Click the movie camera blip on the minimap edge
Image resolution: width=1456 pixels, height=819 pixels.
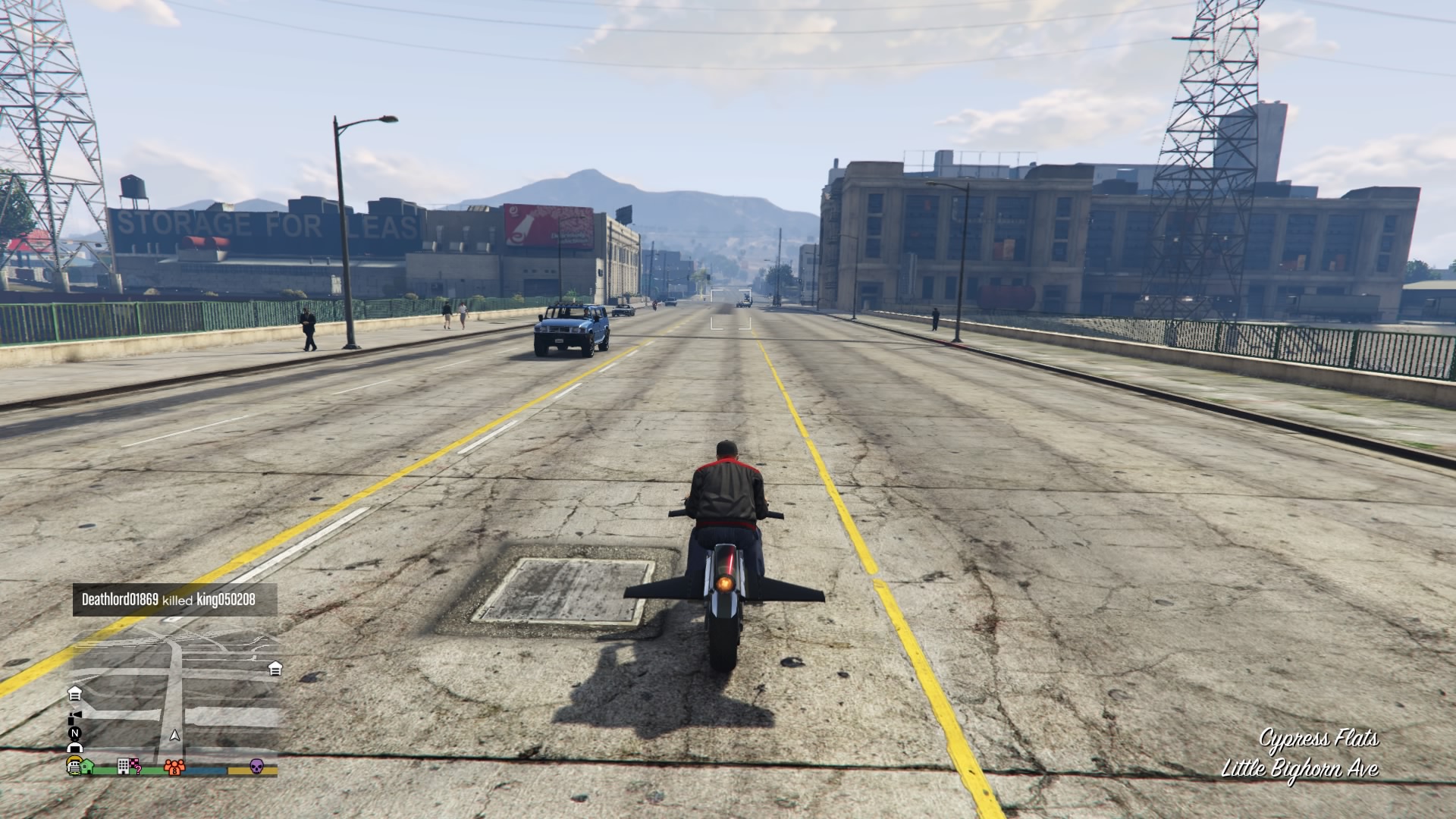pos(74,717)
